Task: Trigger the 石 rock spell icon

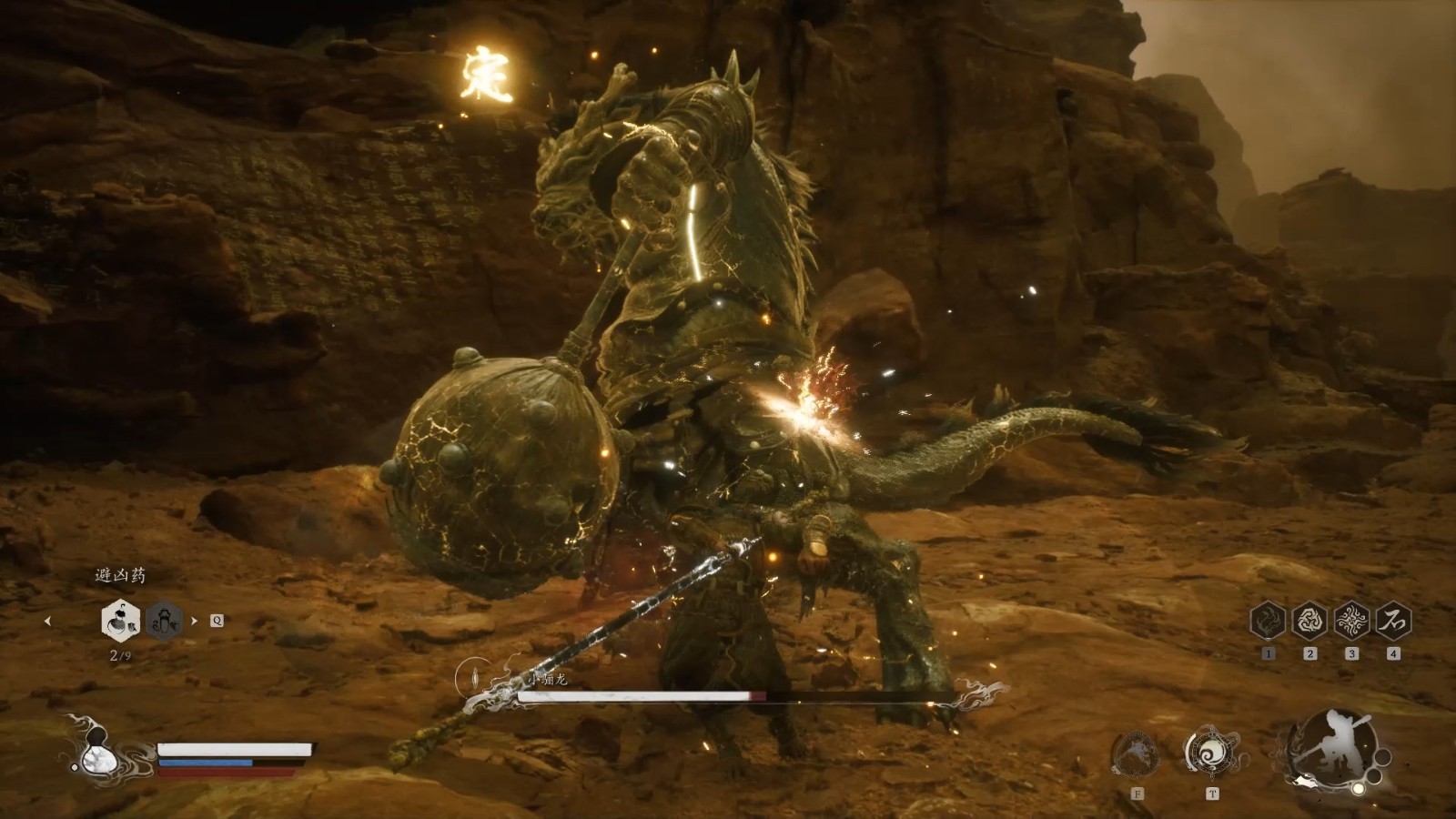Action: (1393, 621)
